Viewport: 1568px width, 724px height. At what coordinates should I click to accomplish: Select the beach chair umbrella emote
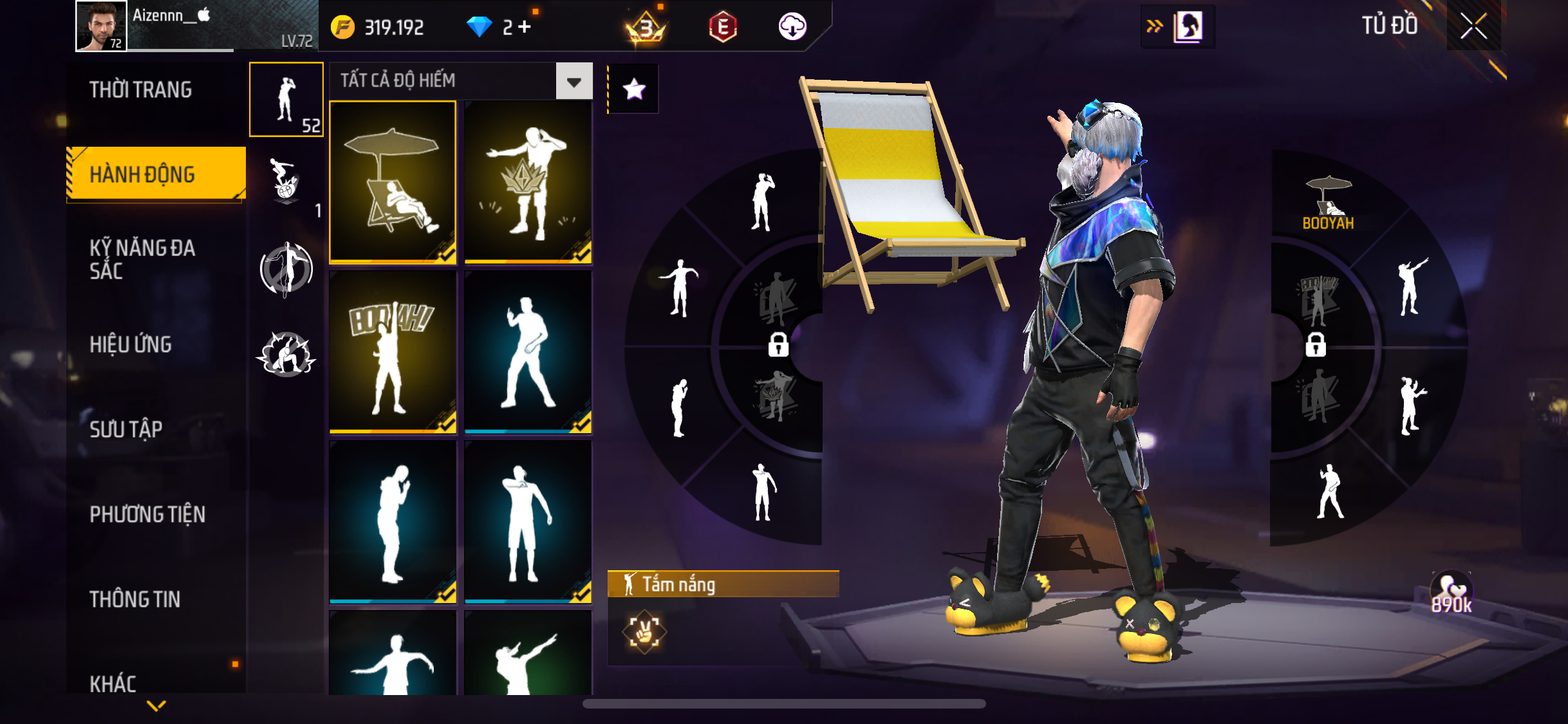point(393,181)
